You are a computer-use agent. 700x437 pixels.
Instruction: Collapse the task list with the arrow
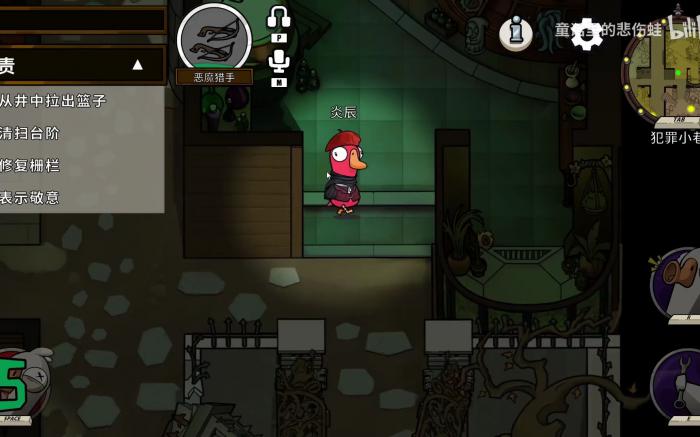pos(138,65)
